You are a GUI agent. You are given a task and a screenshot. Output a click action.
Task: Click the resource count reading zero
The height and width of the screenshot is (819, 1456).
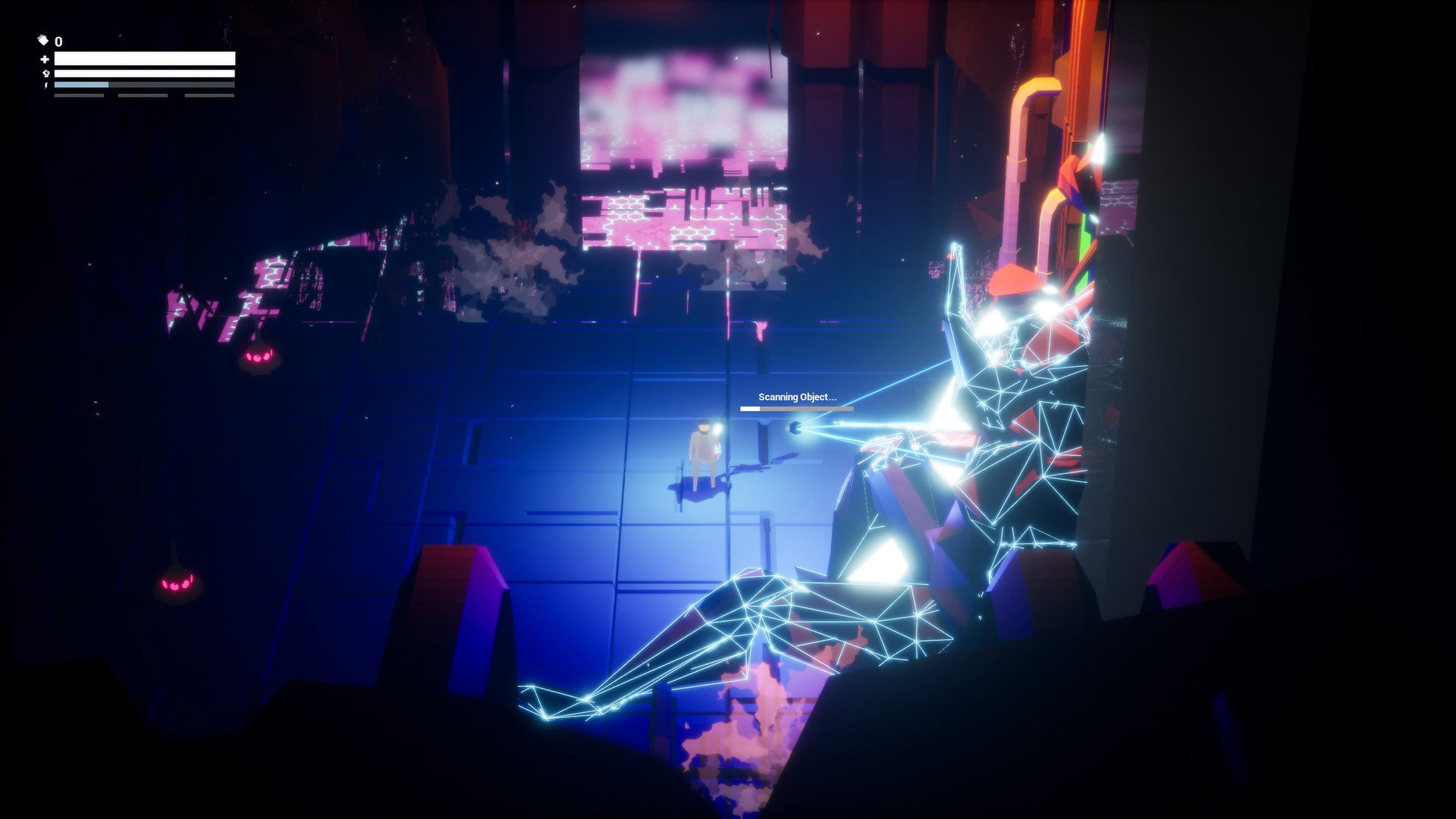coord(58,41)
